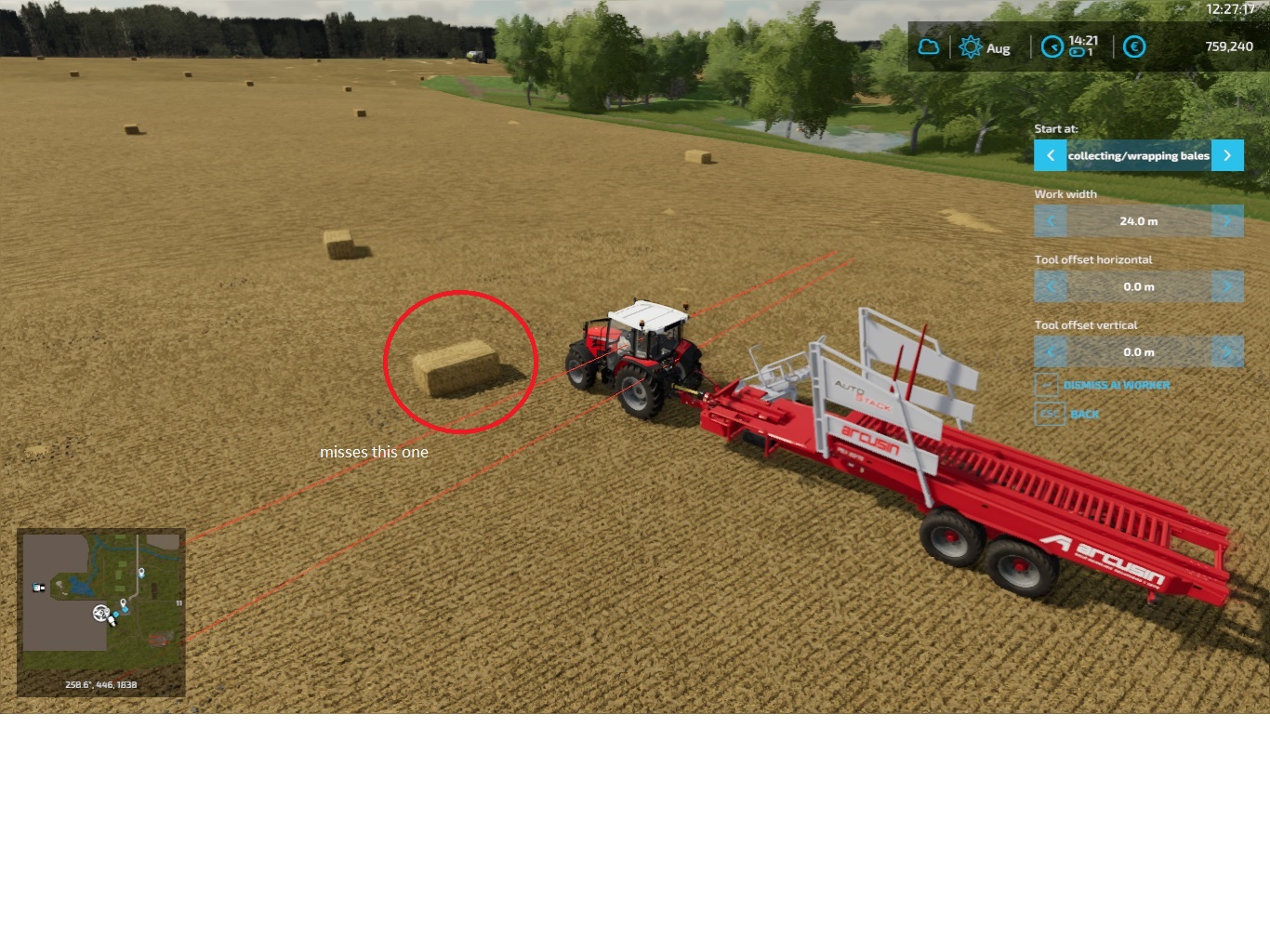Click the player marker on the minimap
Screen dimensions: 1270x952
click(101, 614)
